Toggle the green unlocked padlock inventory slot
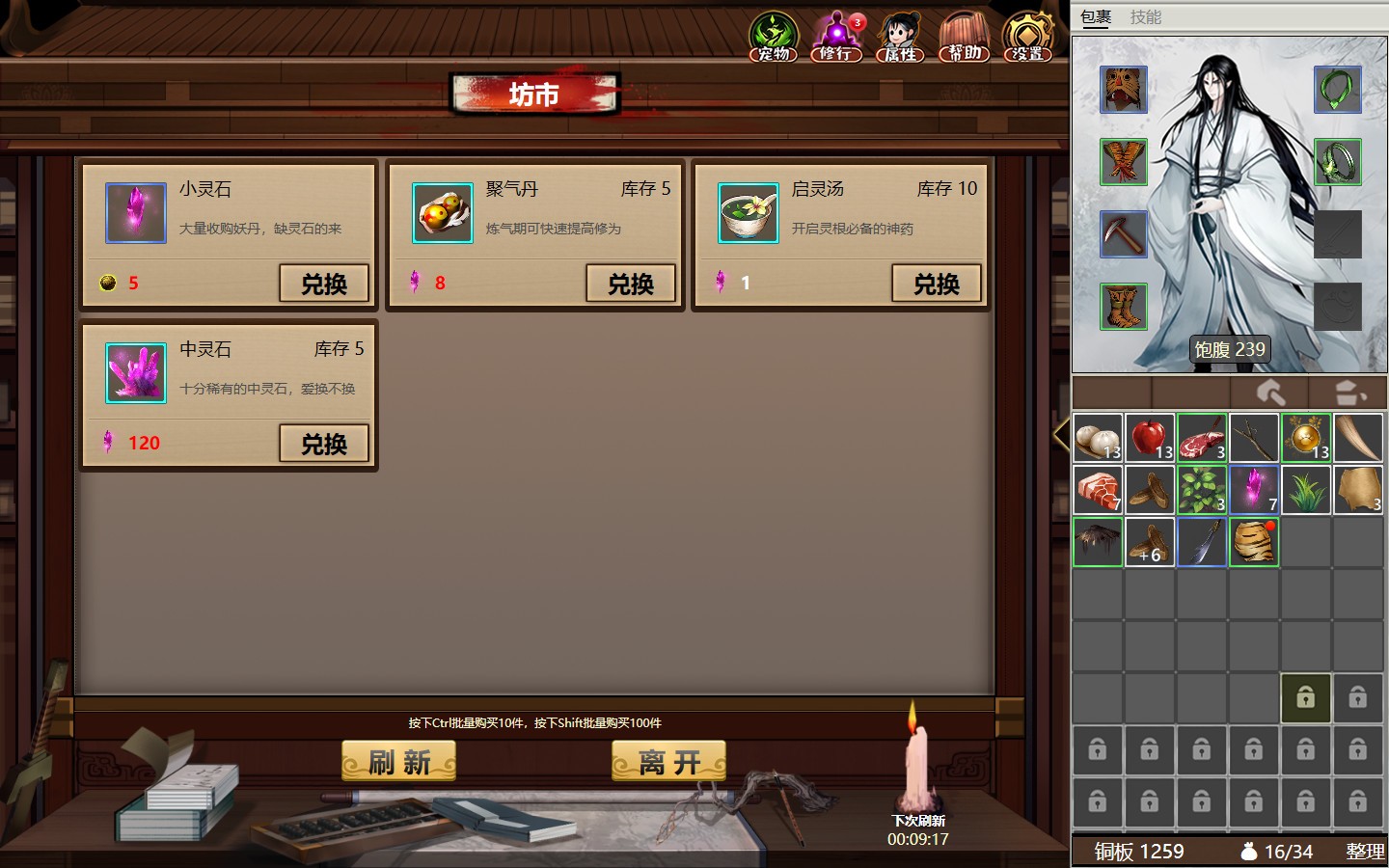The image size is (1389, 868). 1306,697
